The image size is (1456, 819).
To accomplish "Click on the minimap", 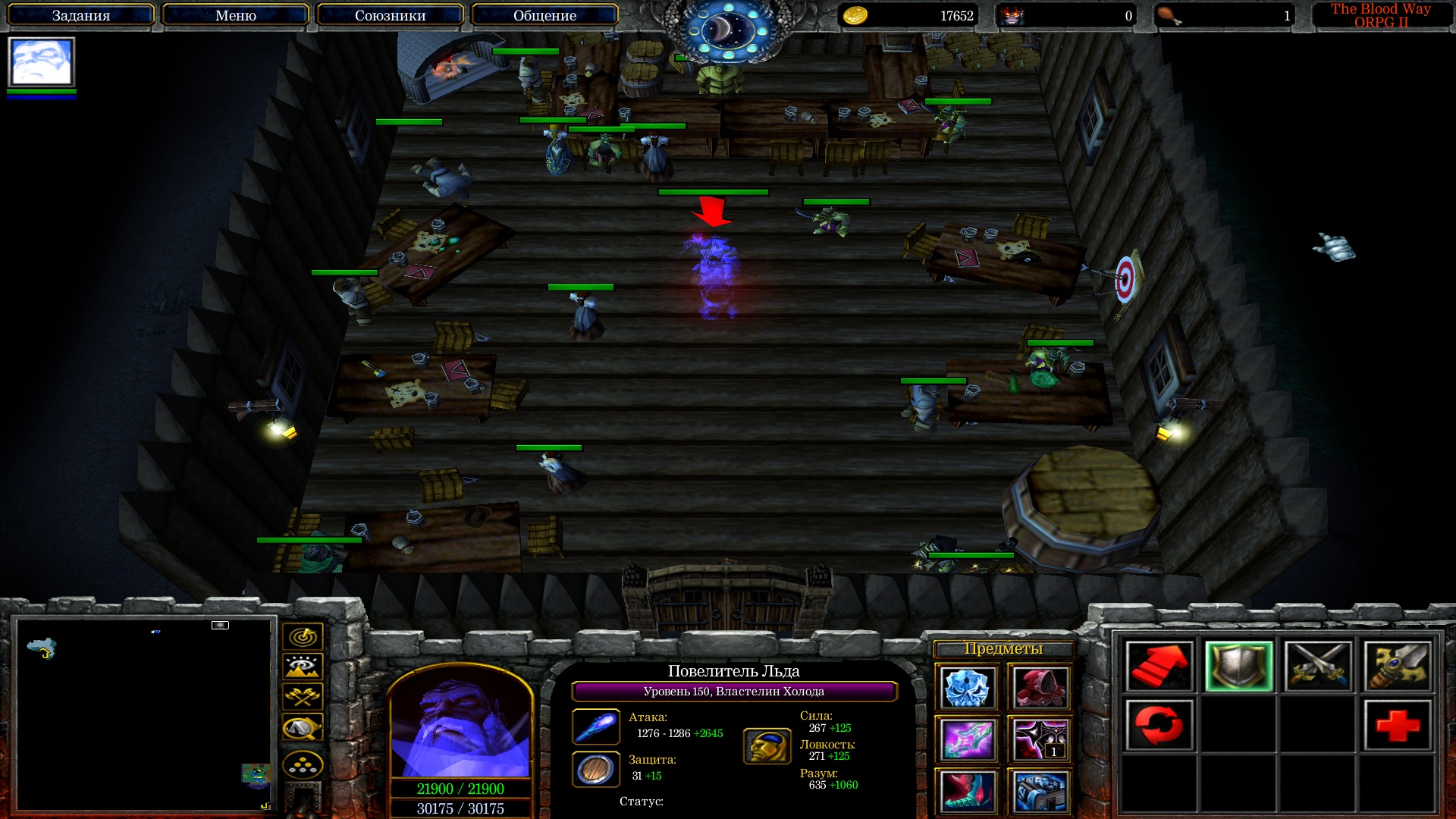I will coord(144,714).
